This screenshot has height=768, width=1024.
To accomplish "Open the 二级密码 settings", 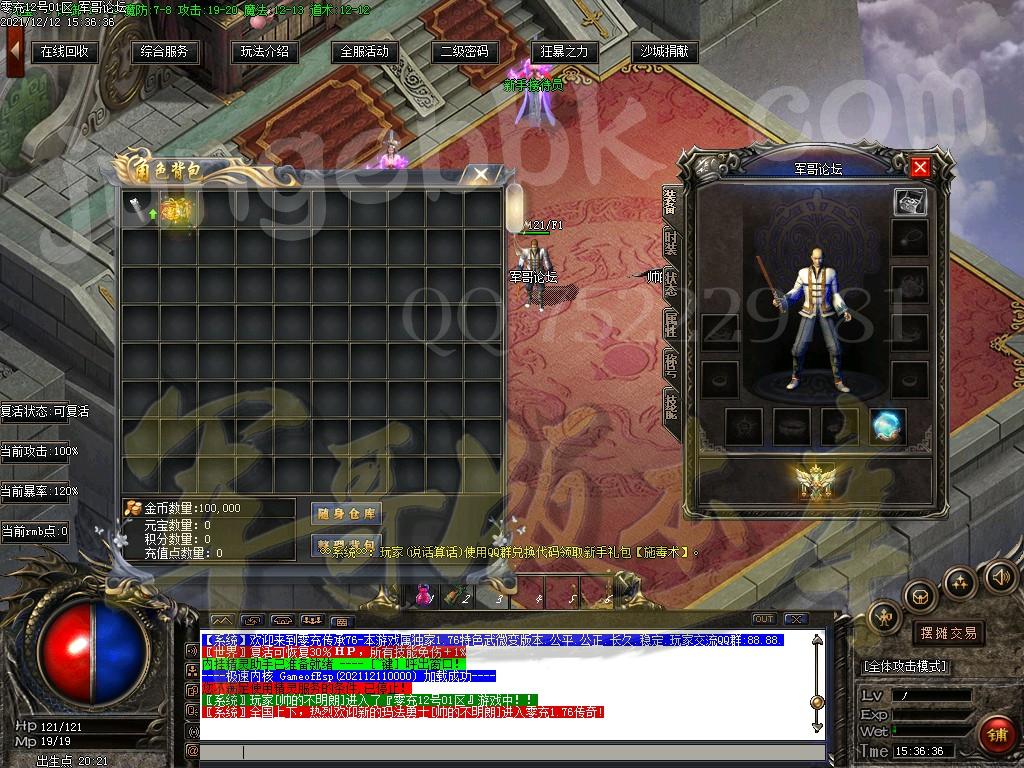I will [x=465, y=52].
